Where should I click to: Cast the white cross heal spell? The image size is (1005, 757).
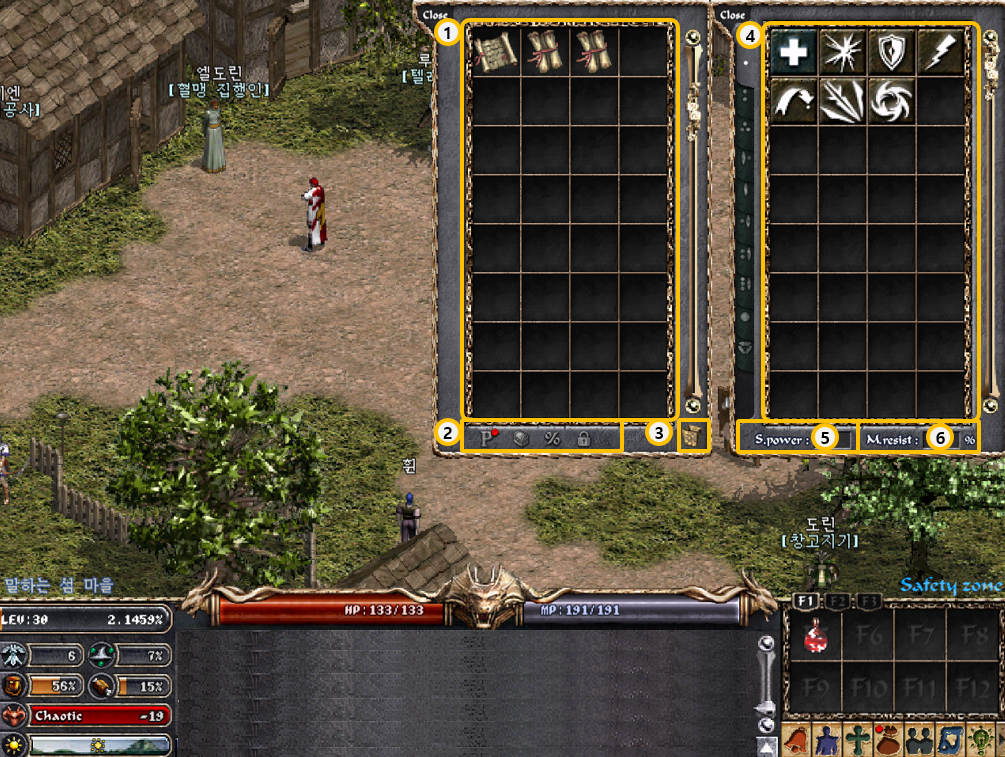(x=793, y=52)
